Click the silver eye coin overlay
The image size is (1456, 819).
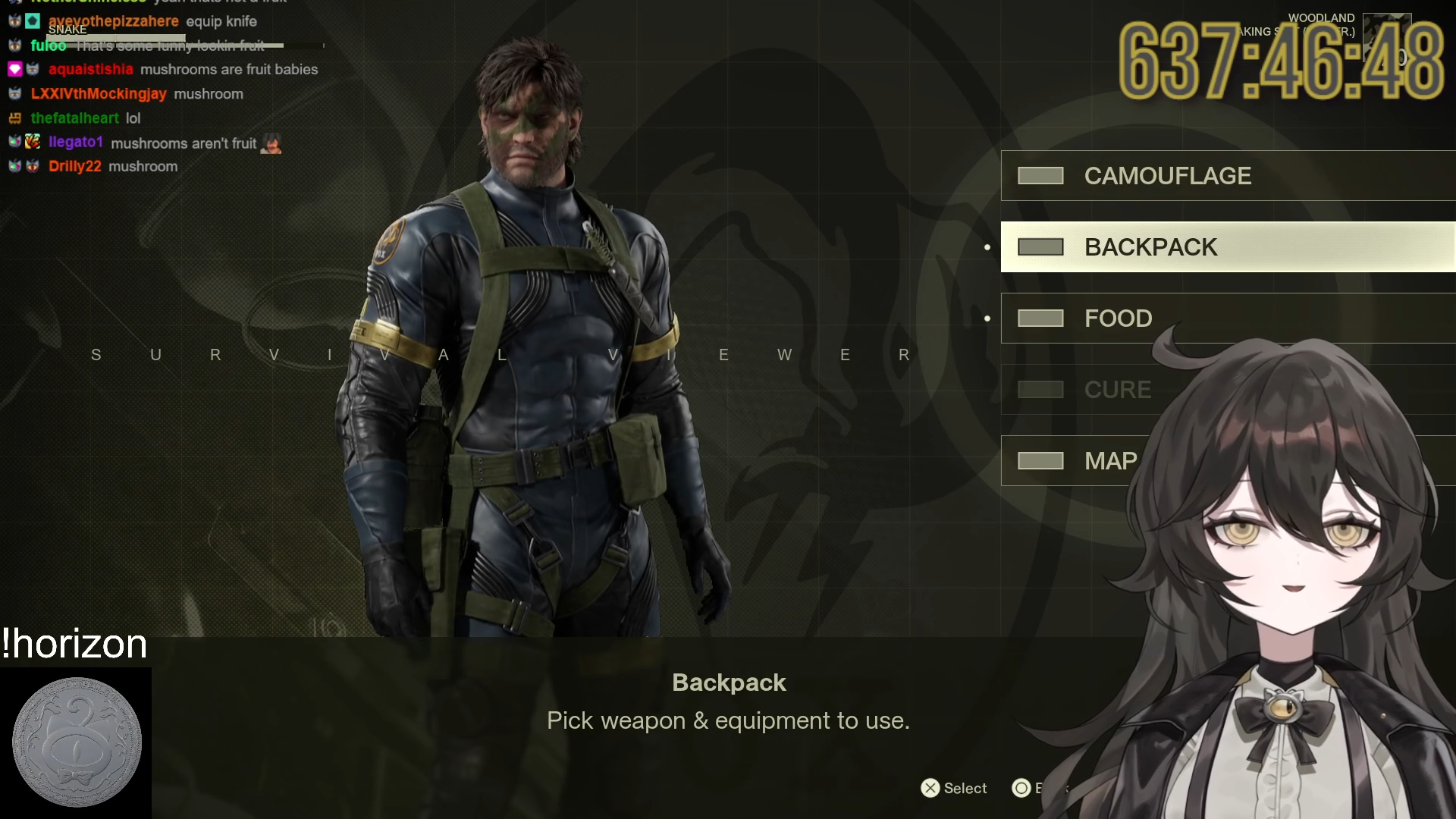click(x=77, y=742)
